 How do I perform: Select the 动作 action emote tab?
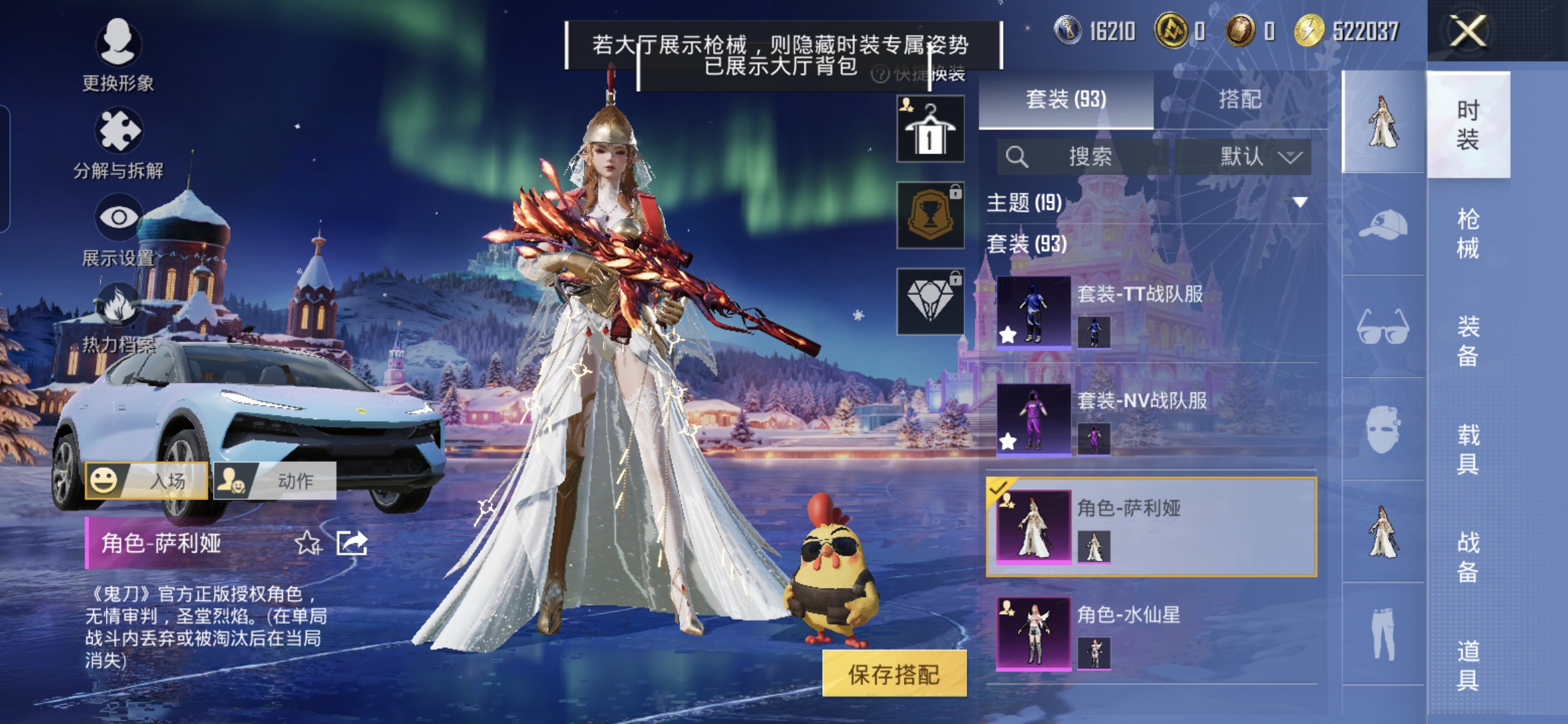pos(275,481)
